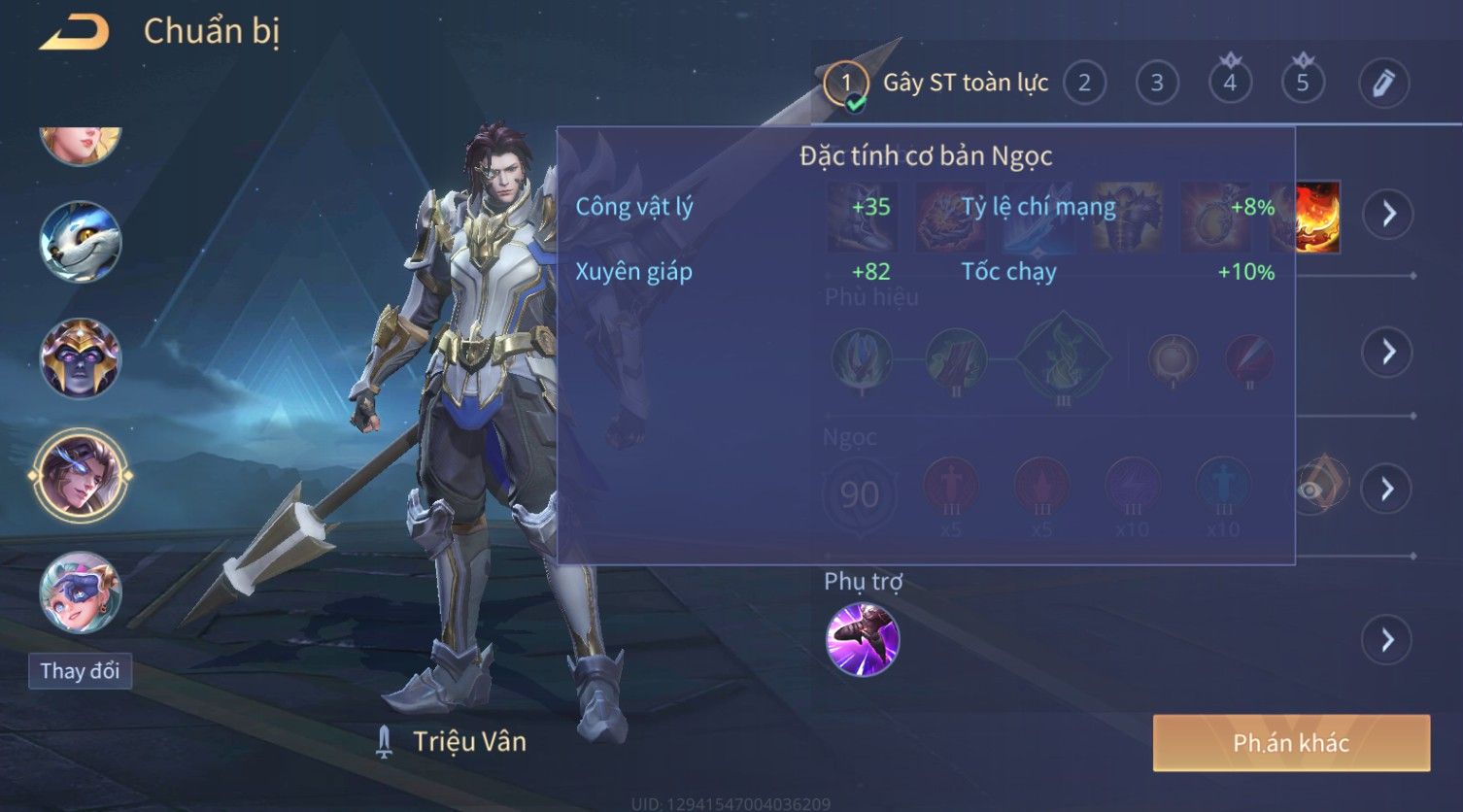Switch to build preset 2

coord(1084,84)
